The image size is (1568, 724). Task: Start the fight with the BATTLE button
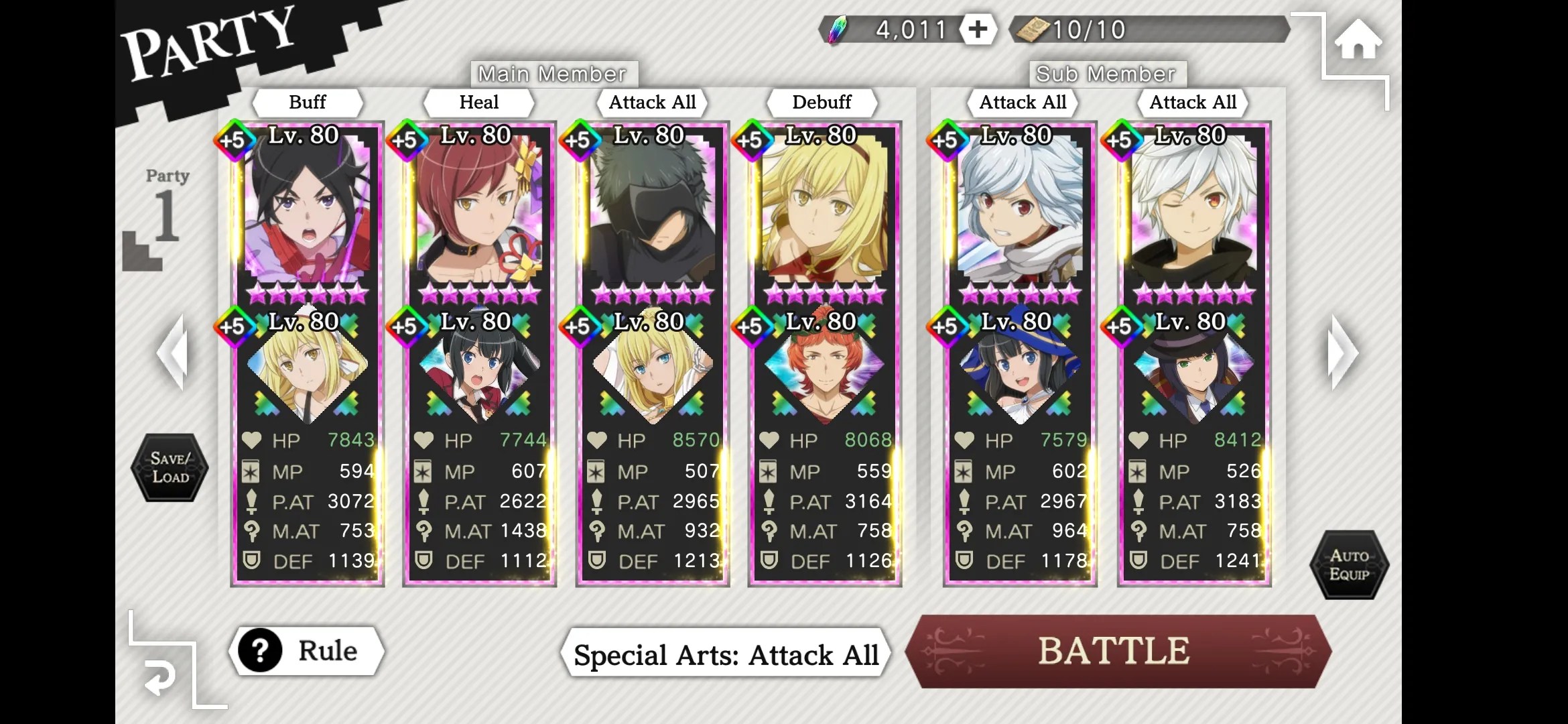[x=1116, y=652]
